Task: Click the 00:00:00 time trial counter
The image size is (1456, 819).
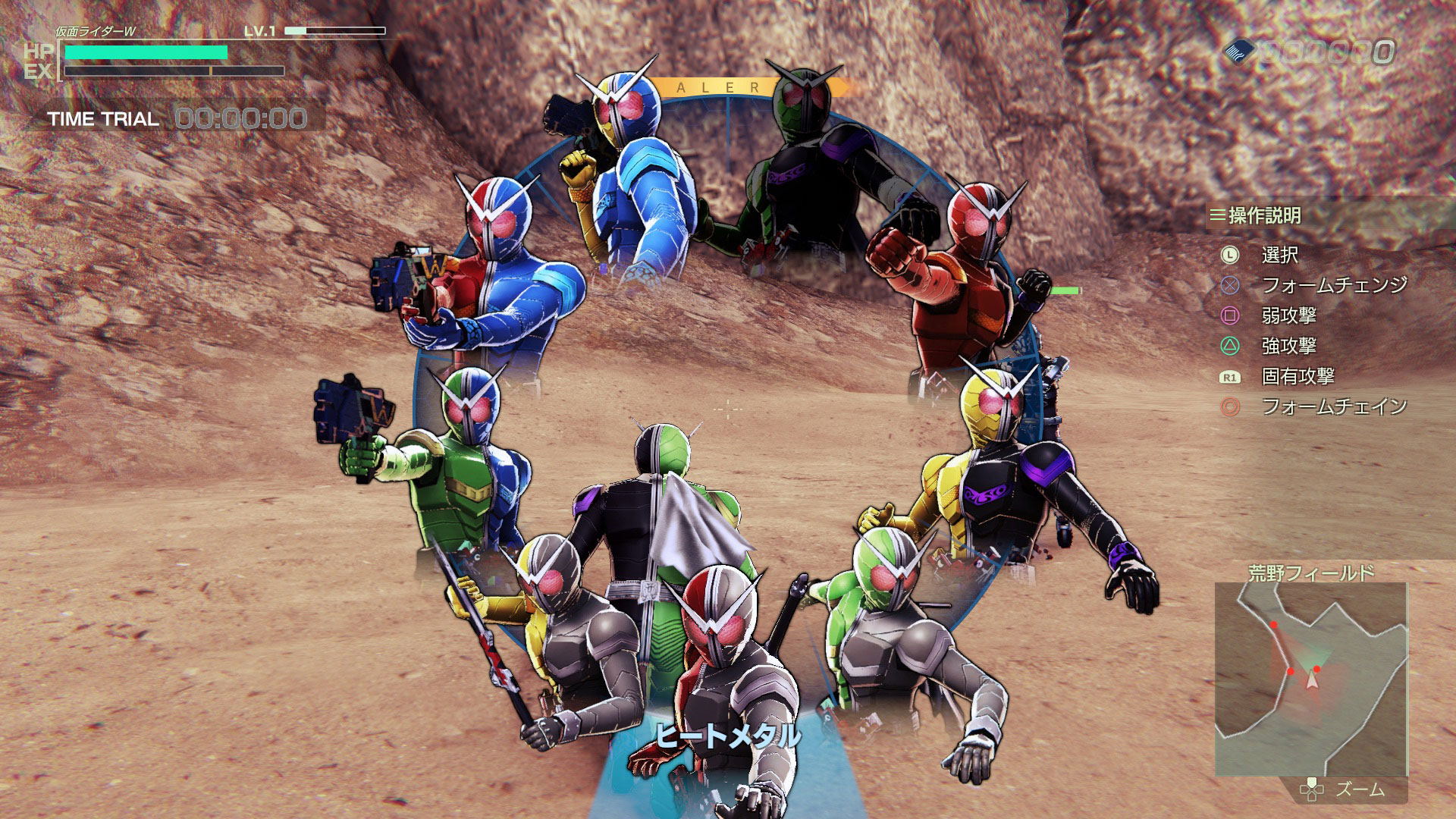Action: (239, 118)
